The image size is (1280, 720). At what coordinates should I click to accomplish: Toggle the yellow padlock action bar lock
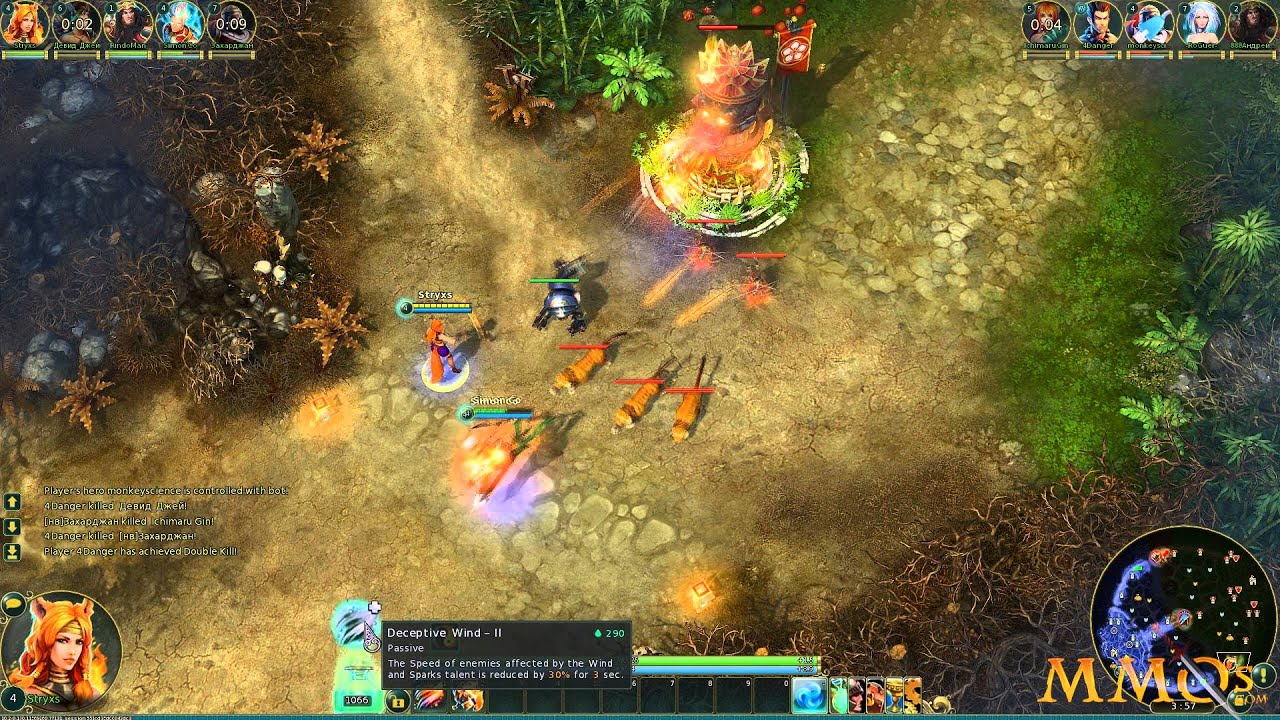(398, 701)
